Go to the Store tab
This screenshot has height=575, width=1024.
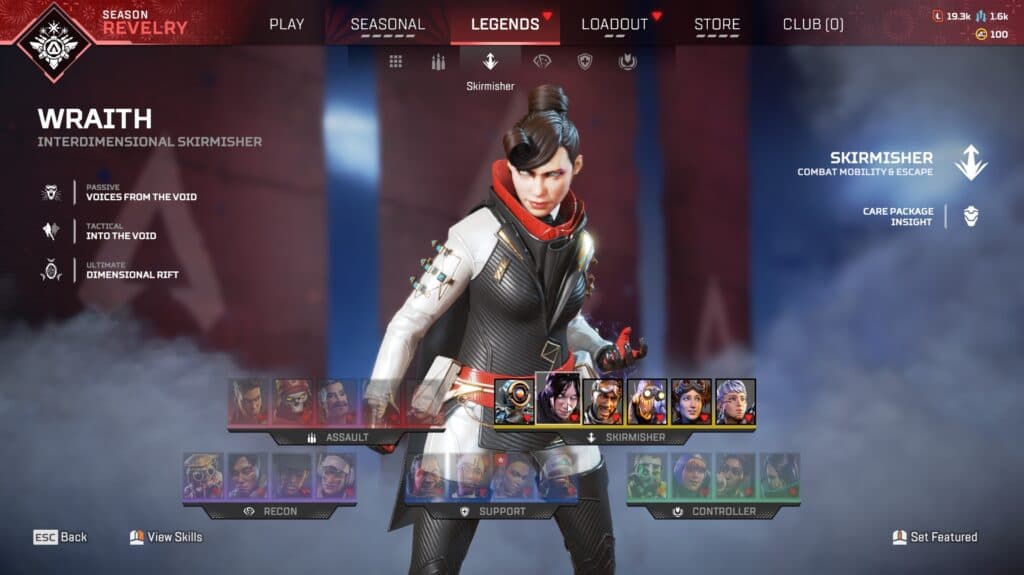click(717, 24)
